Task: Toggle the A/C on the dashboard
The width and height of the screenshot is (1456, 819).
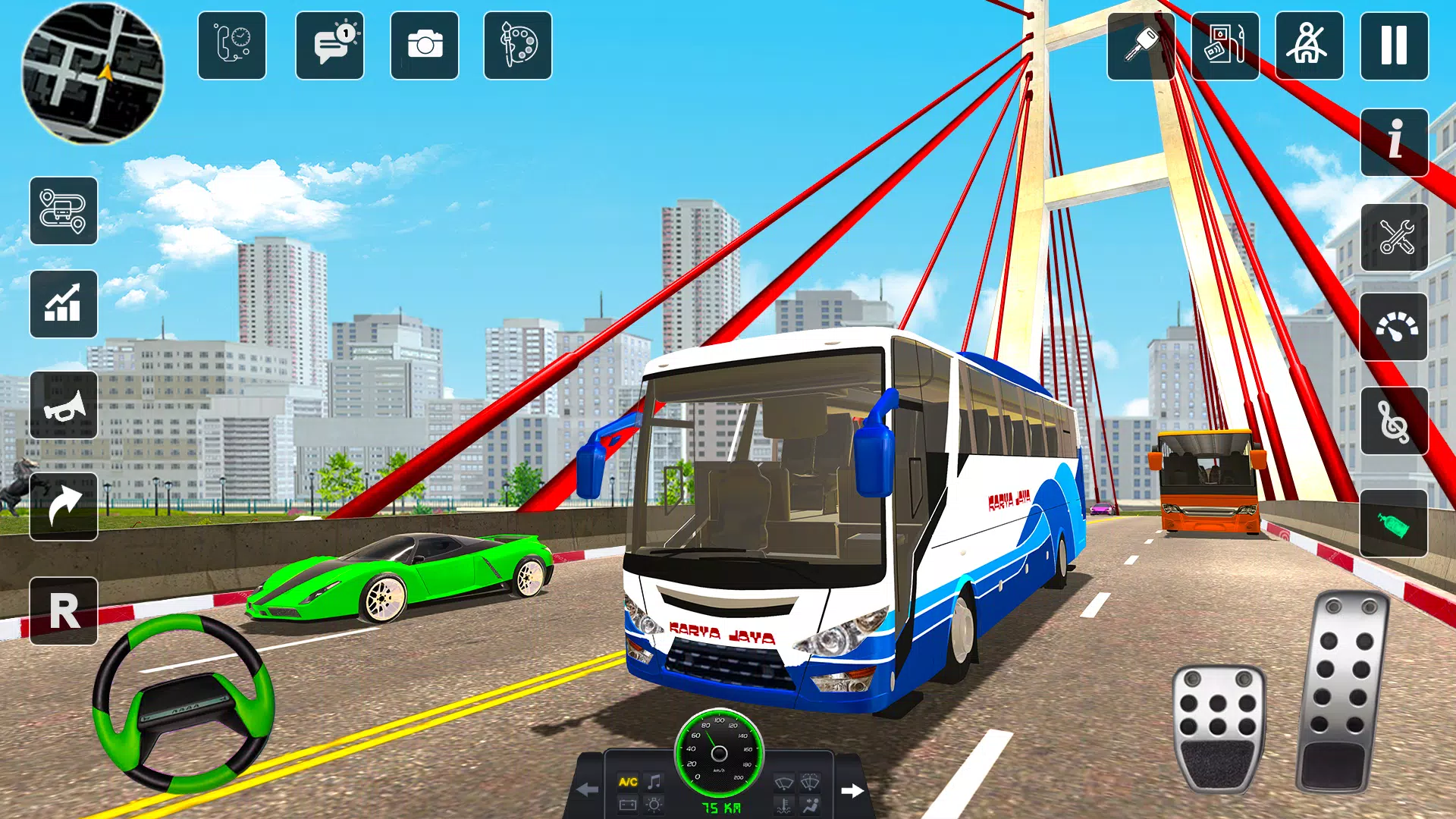Action: click(x=628, y=781)
